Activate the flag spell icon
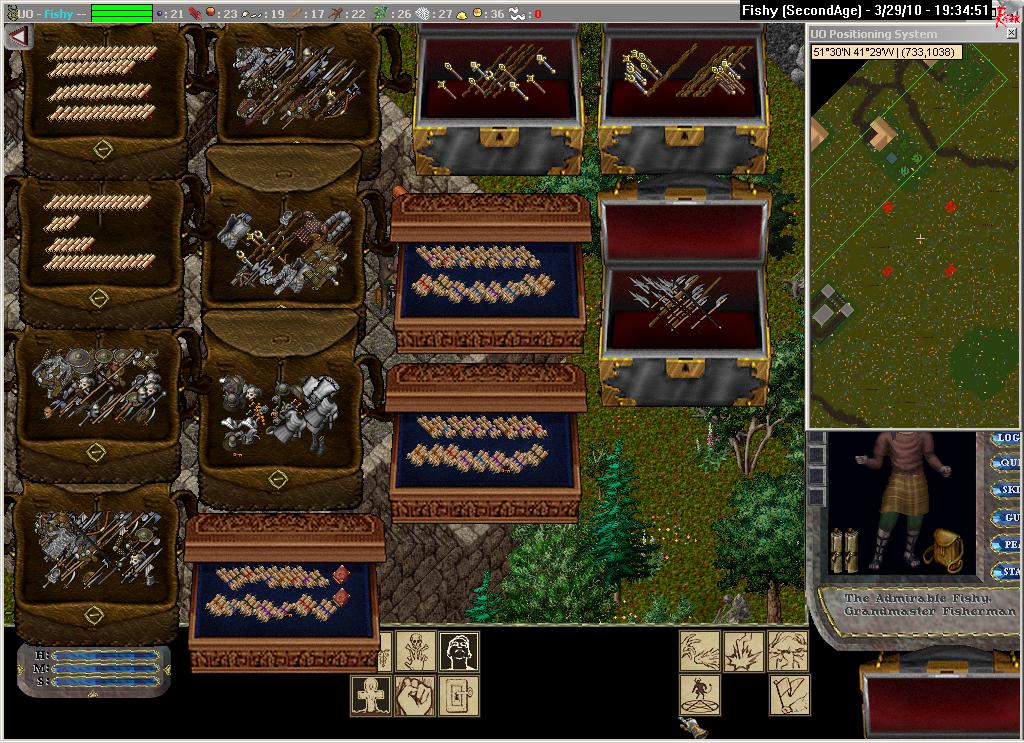This screenshot has width=1024, height=743. pyautogui.click(x=788, y=695)
